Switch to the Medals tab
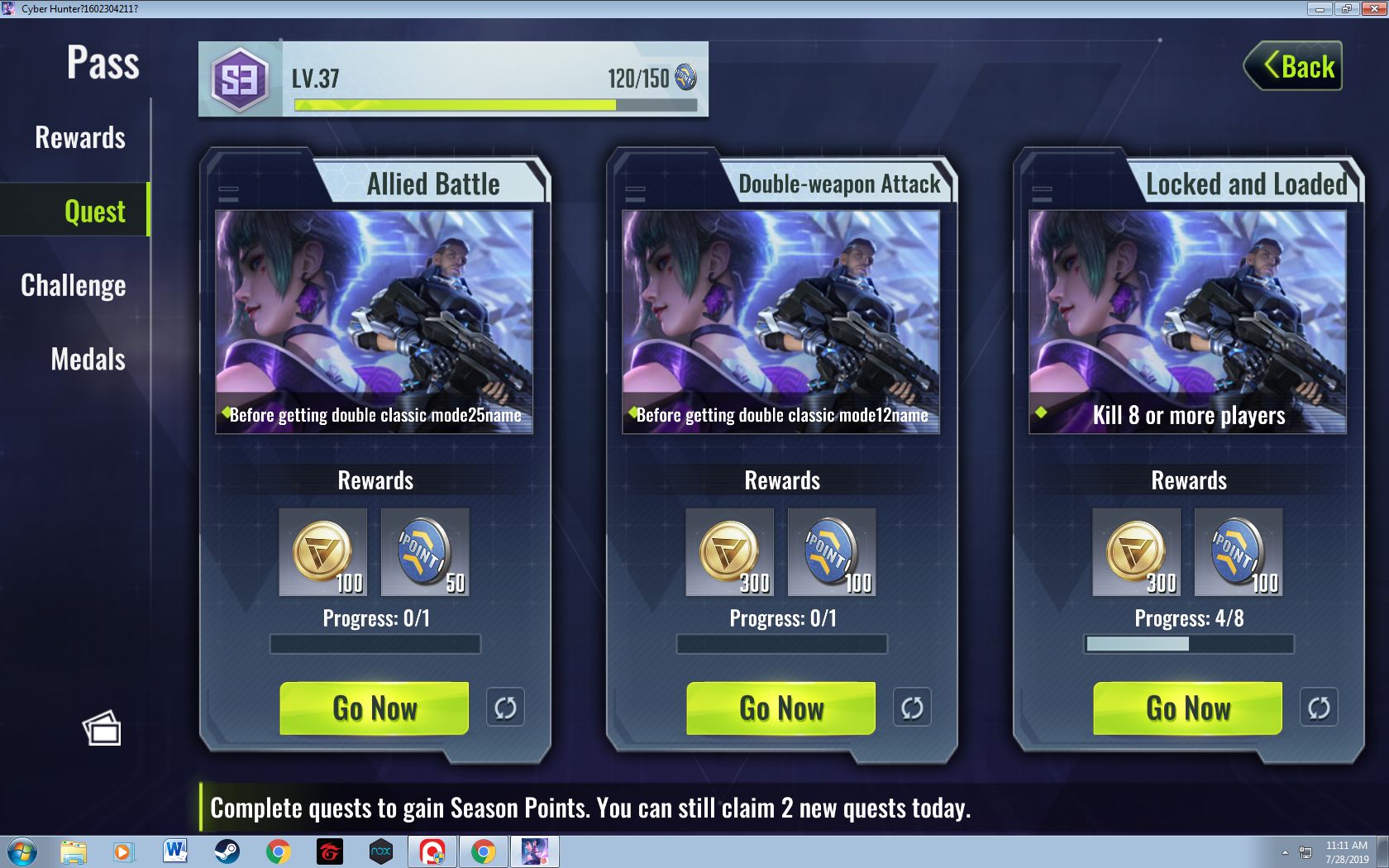 87,360
